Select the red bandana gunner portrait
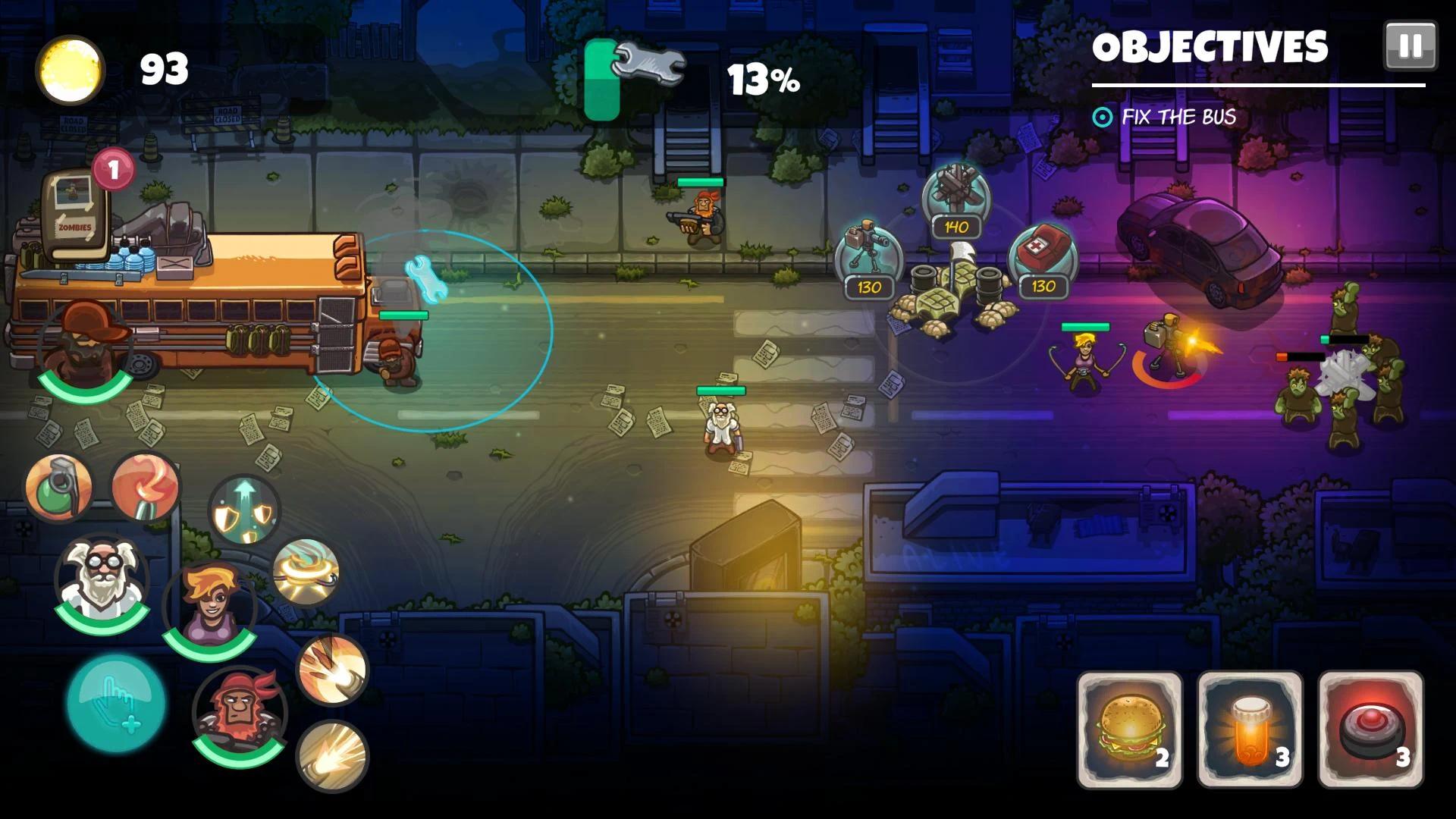 coord(240,714)
